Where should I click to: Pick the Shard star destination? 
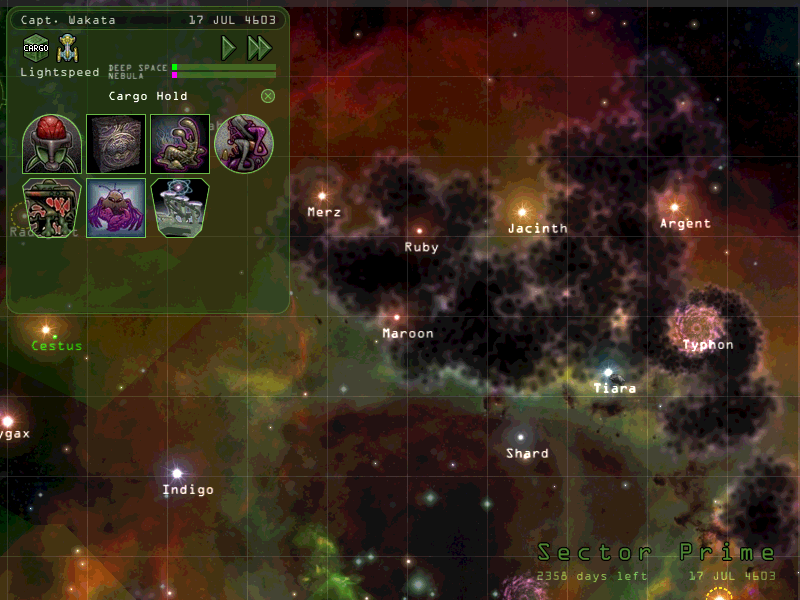coord(519,437)
